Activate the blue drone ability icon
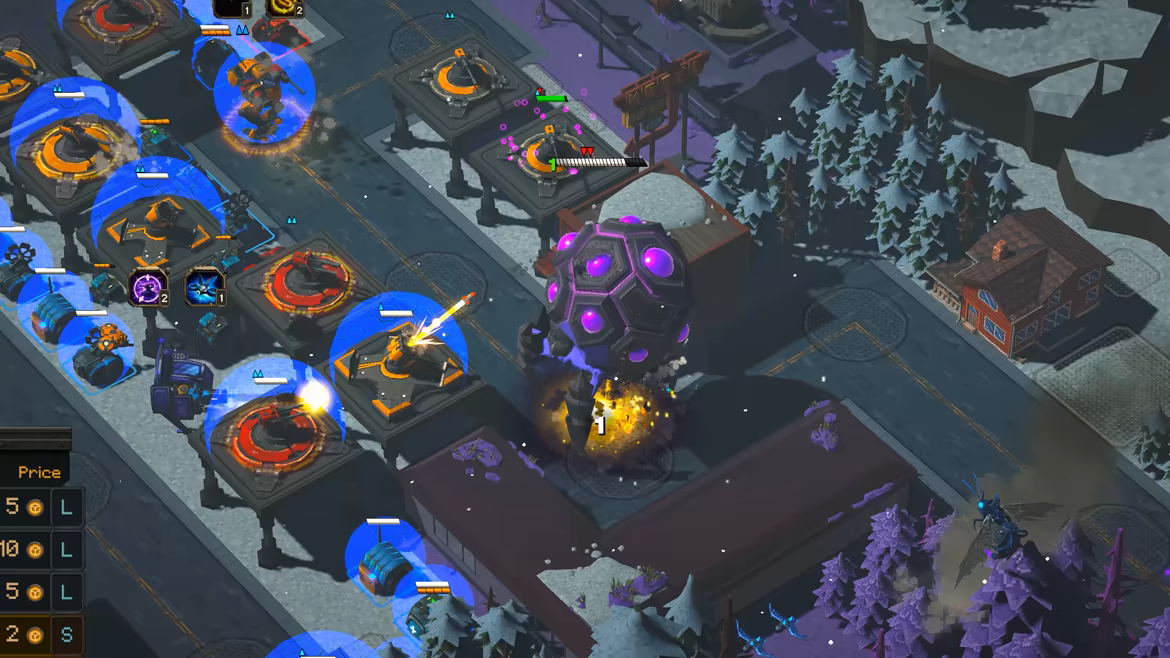1170x658 pixels. pos(205,286)
